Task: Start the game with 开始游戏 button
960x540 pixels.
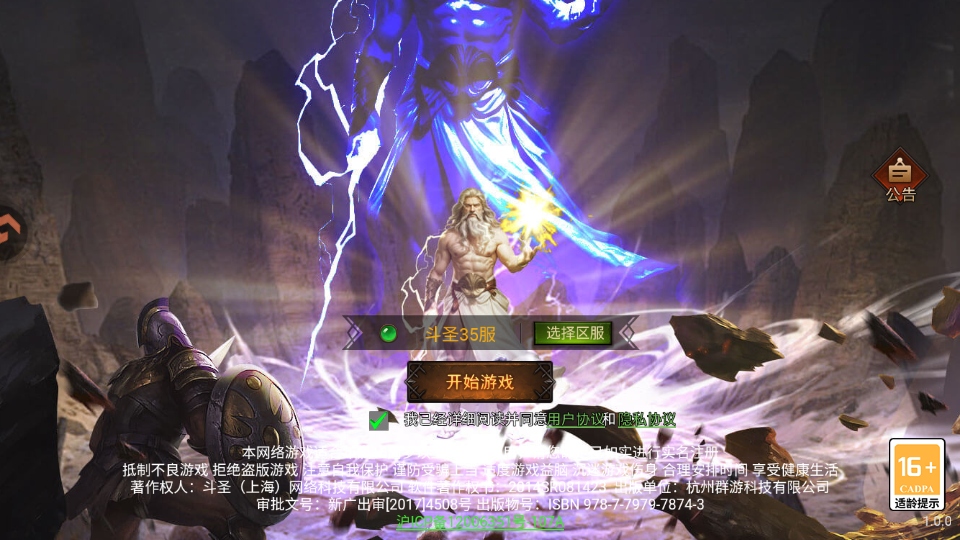Action: [x=480, y=382]
